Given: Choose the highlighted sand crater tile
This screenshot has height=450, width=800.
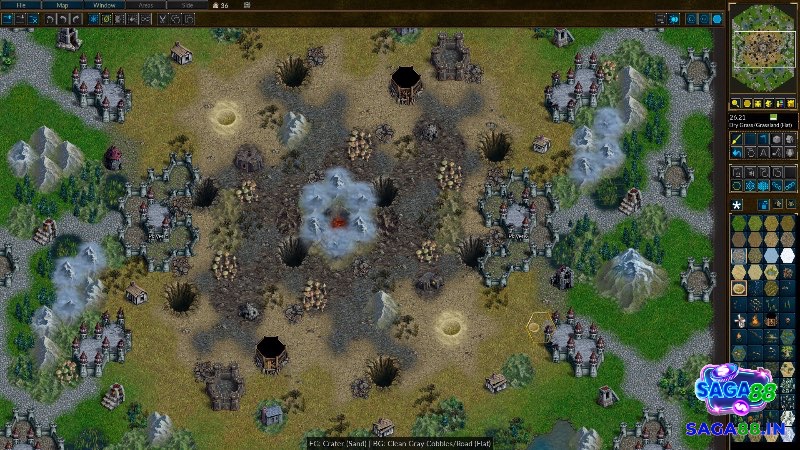Looking at the screenshot, I should 739,288.
